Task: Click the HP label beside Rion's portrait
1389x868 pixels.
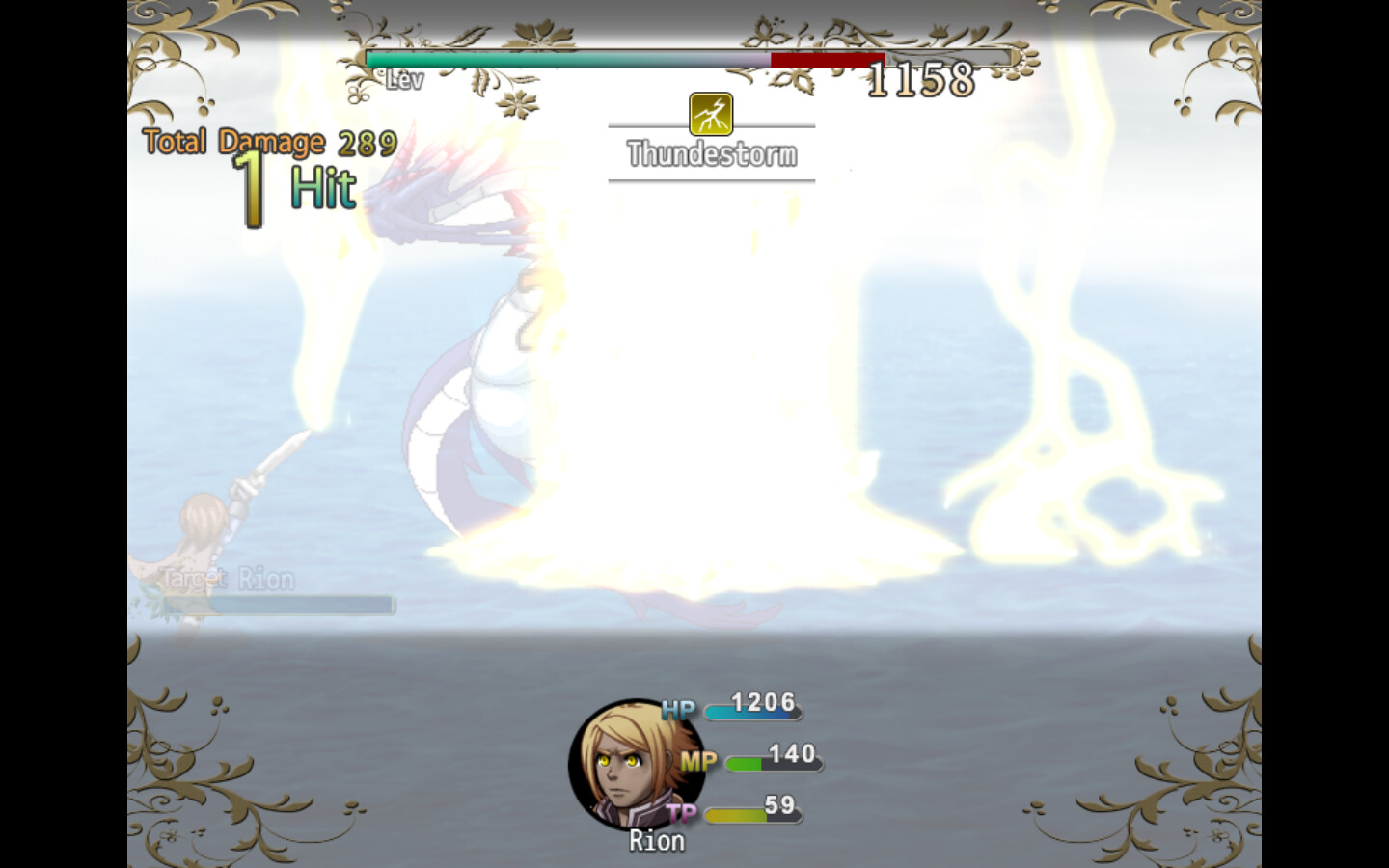Action: click(x=679, y=710)
